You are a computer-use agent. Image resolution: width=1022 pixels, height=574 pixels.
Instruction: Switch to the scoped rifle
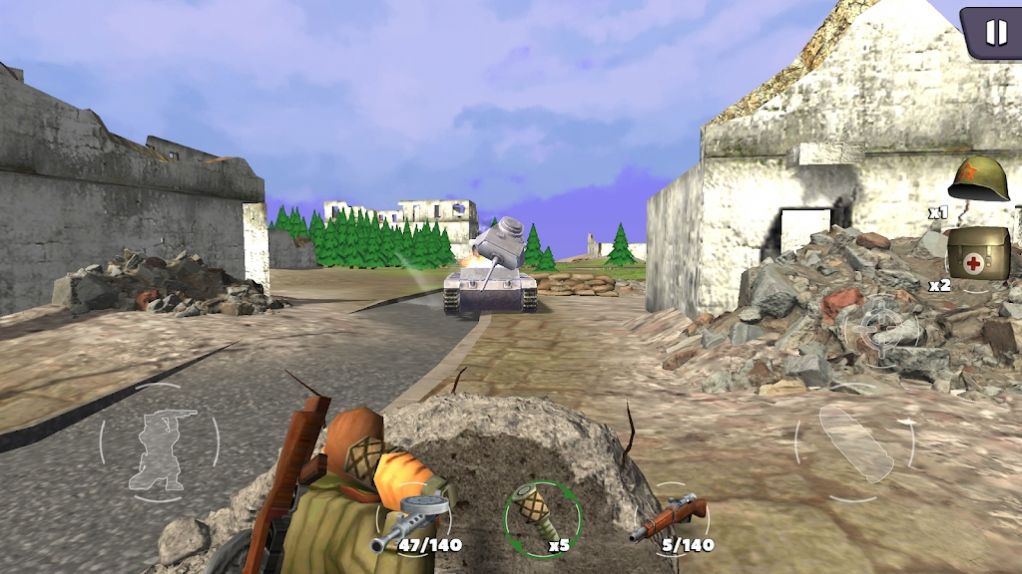pyautogui.click(x=668, y=519)
